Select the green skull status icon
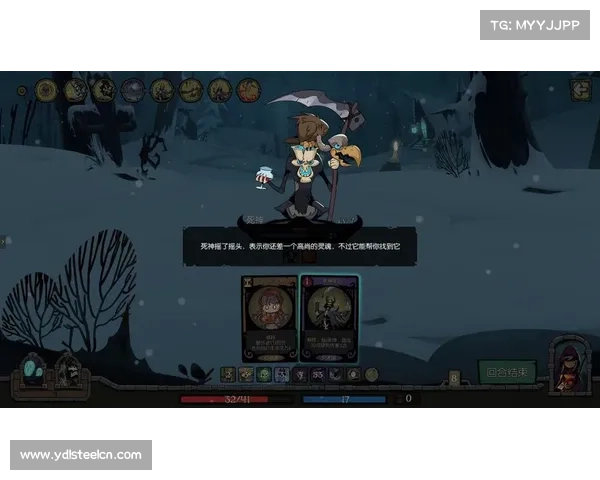This screenshot has height=480, width=600. tap(264, 374)
